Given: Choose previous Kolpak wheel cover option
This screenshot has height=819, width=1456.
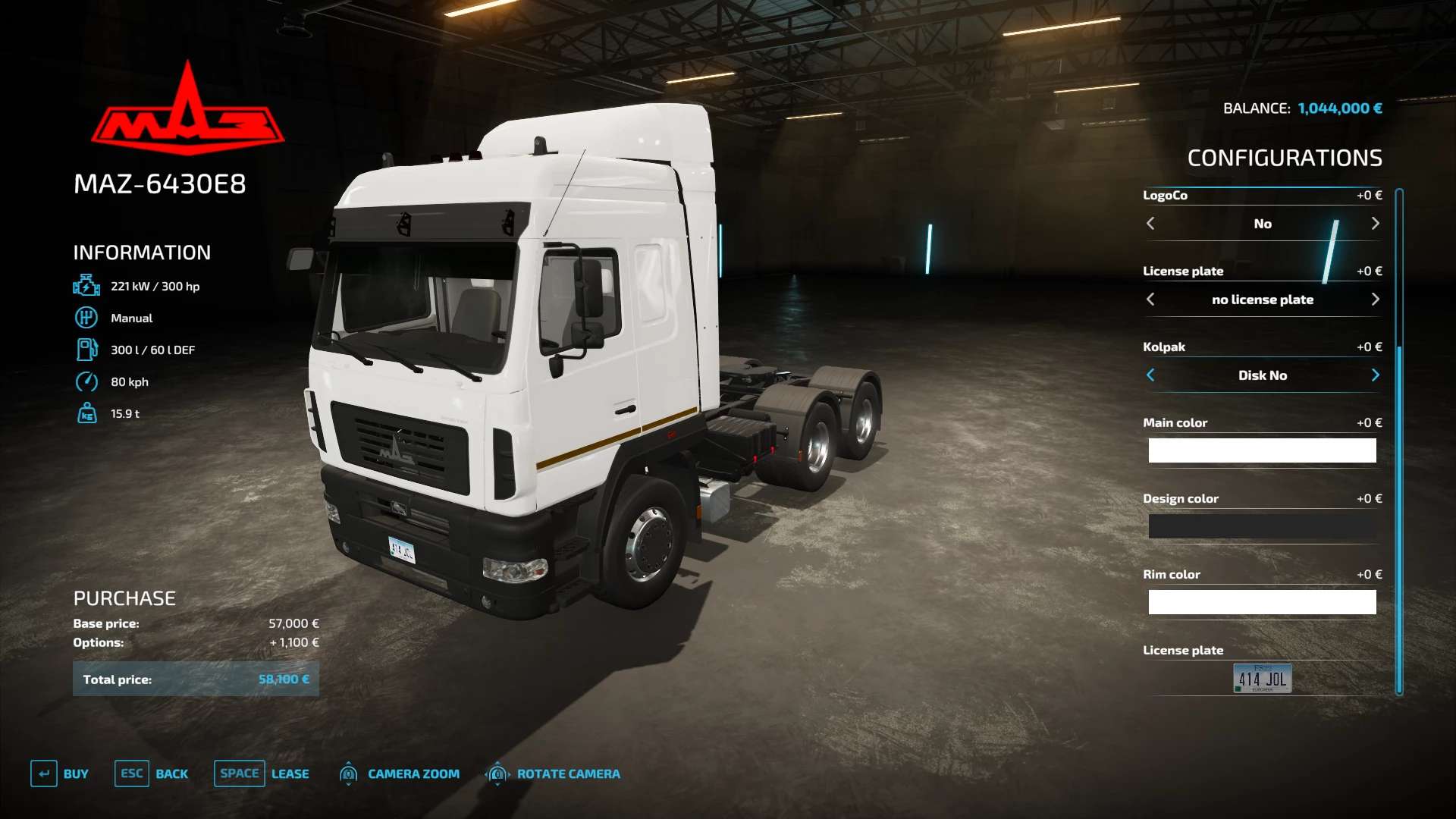Looking at the screenshot, I should pyautogui.click(x=1150, y=375).
